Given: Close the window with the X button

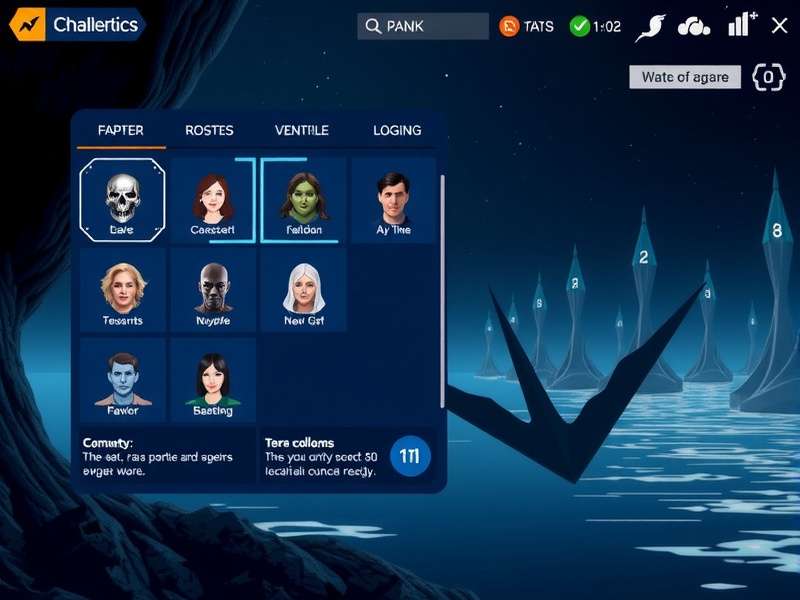Looking at the screenshot, I should click(780, 26).
